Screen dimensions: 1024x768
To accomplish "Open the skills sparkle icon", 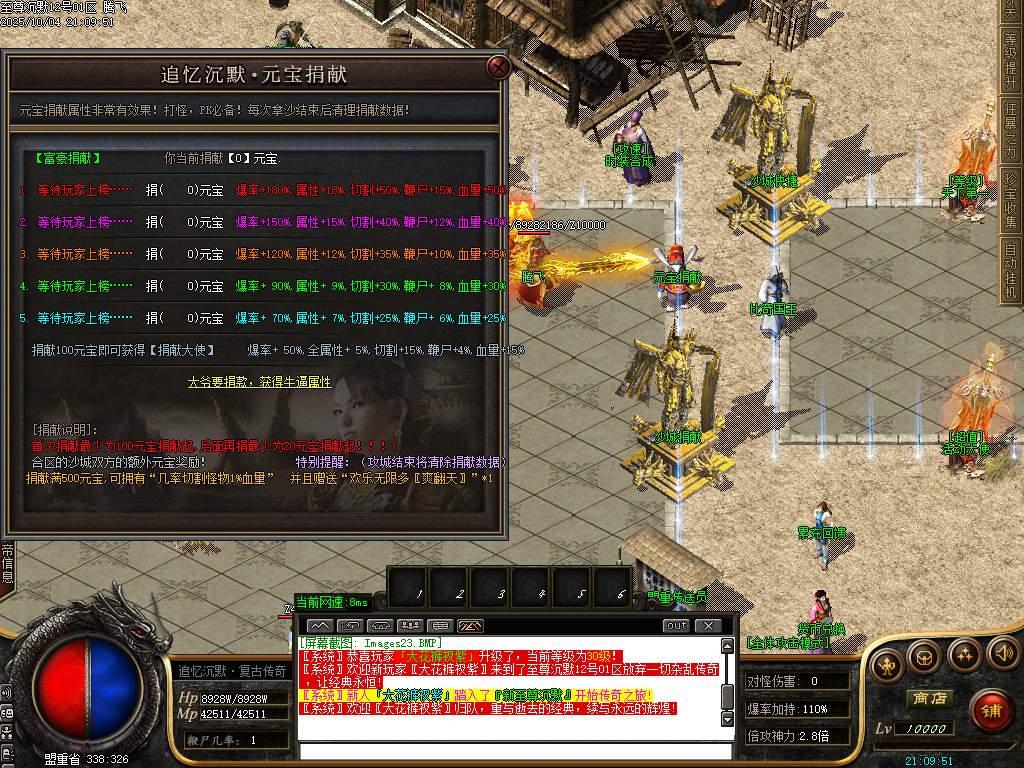I will coord(964,656).
